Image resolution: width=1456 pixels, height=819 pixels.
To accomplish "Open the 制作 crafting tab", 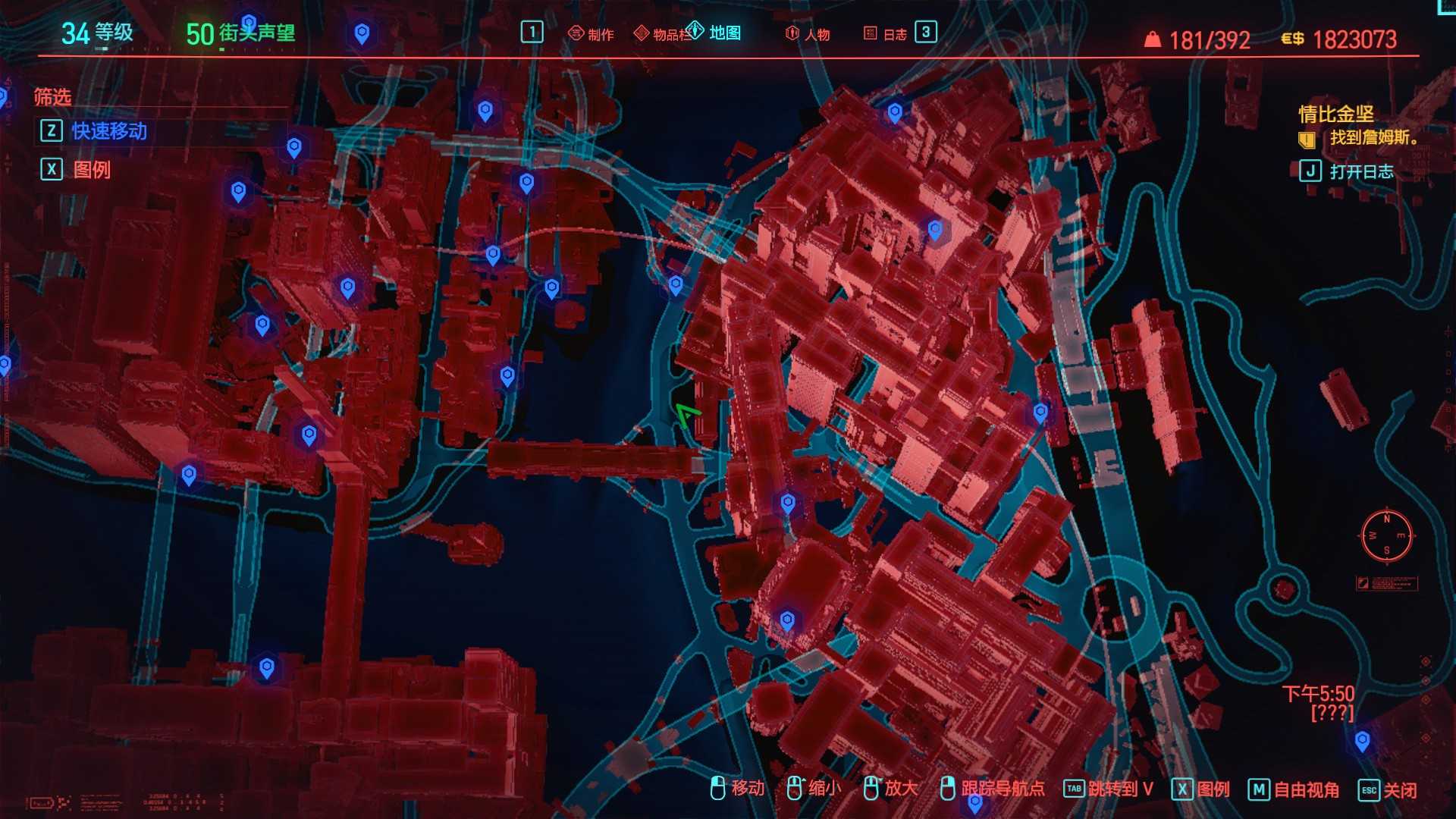I will click(x=591, y=34).
